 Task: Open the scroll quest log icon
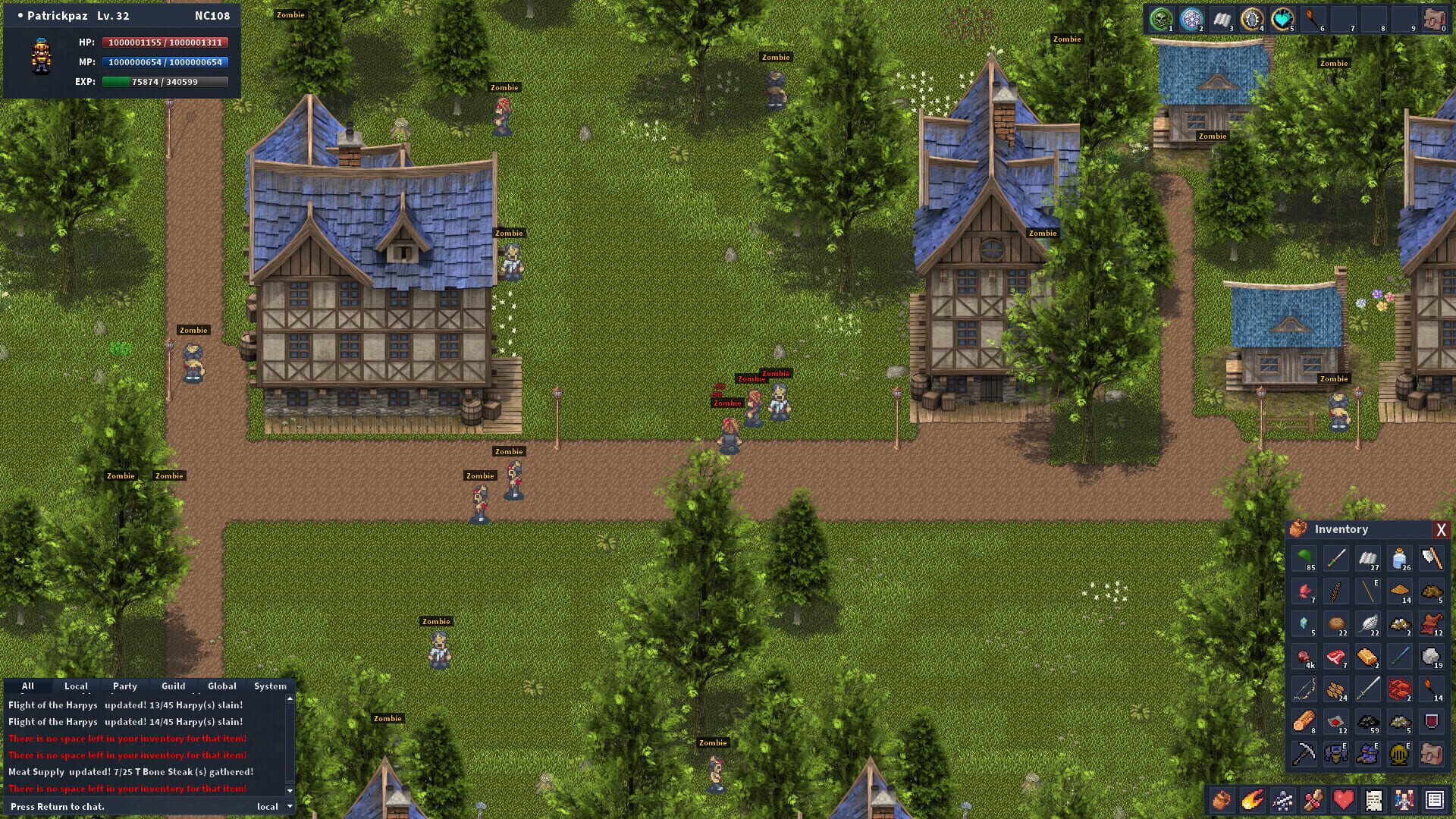[x=1373, y=800]
